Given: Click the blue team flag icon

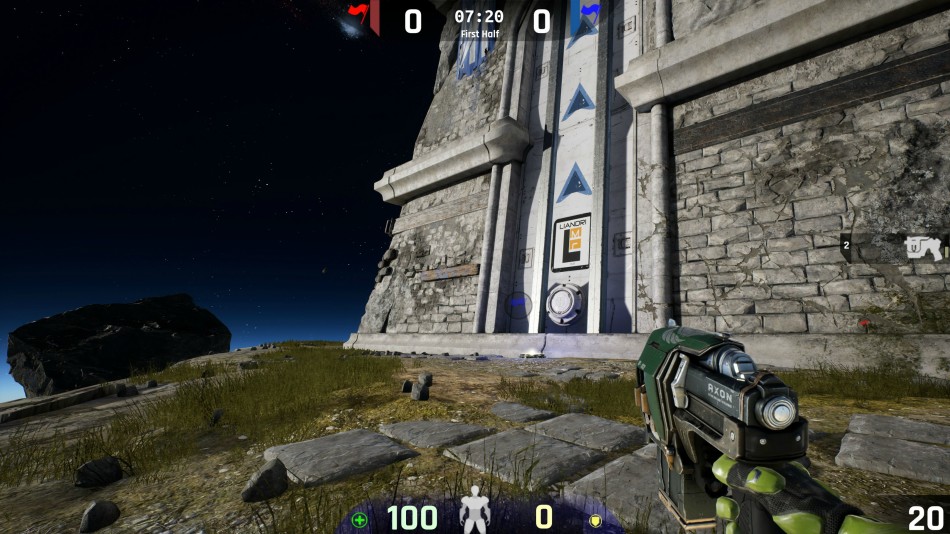Looking at the screenshot, I should pyautogui.click(x=589, y=13).
